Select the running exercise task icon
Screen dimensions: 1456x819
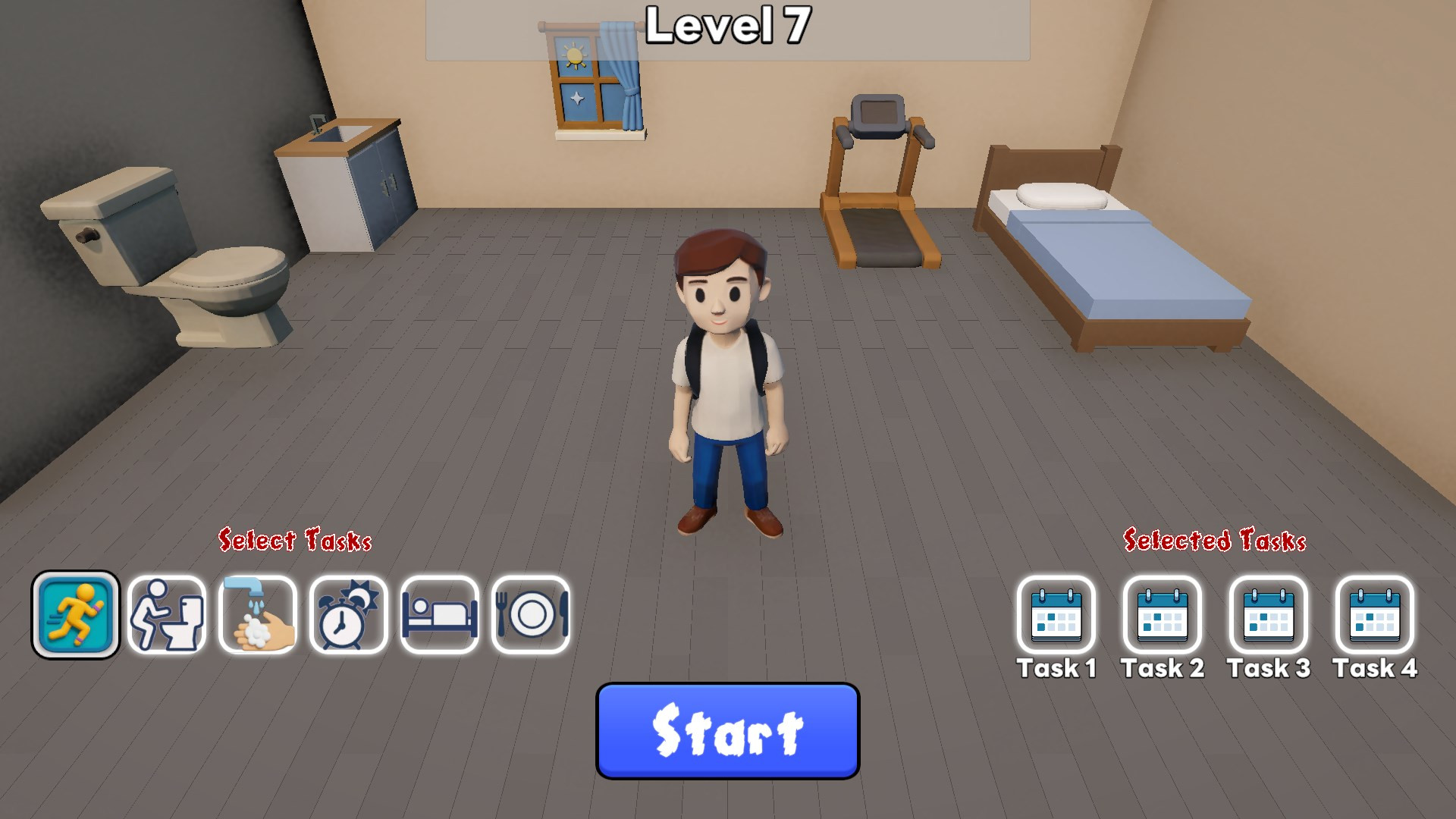click(x=76, y=614)
